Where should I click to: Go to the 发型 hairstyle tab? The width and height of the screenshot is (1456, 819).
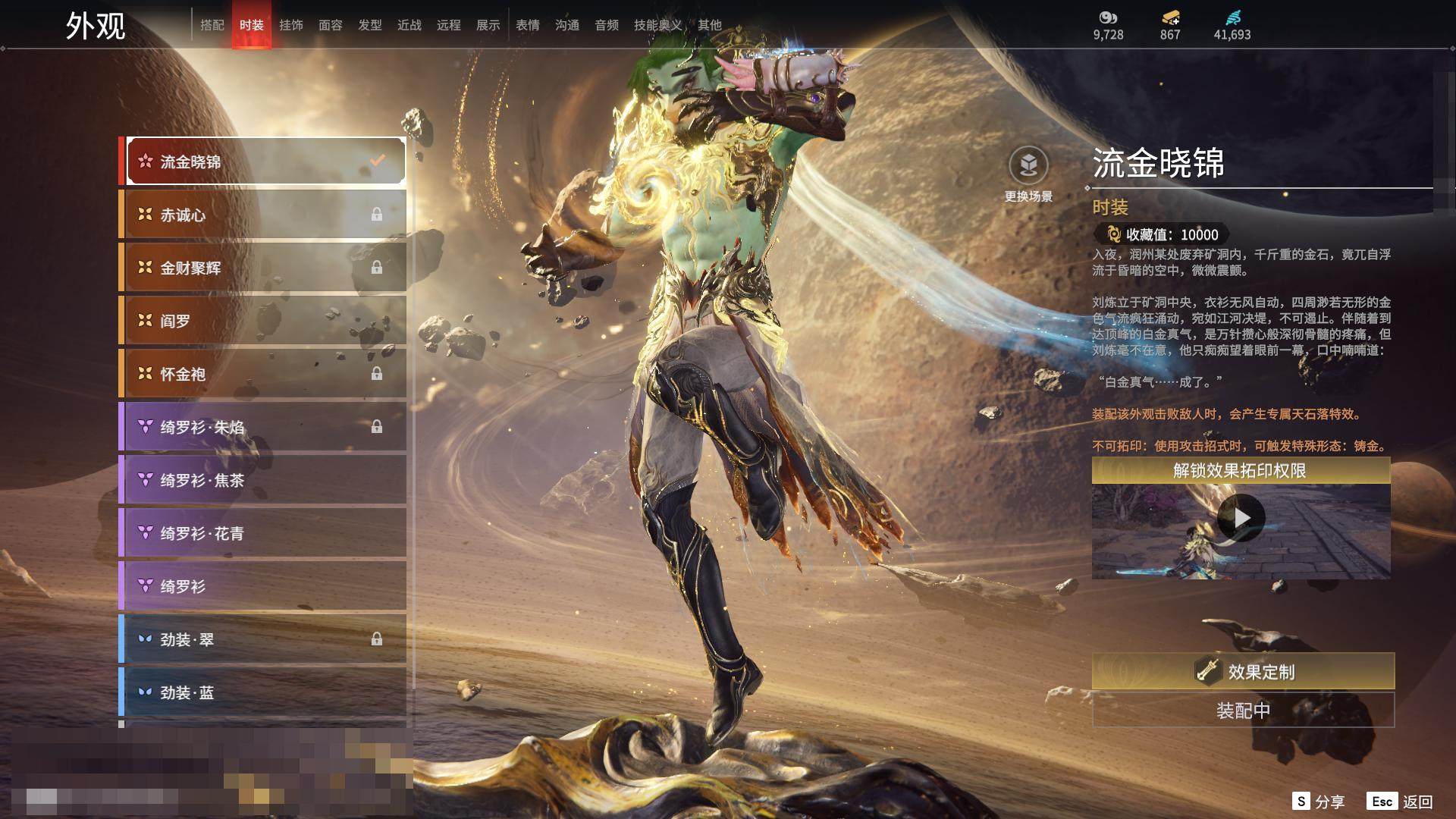click(x=370, y=25)
